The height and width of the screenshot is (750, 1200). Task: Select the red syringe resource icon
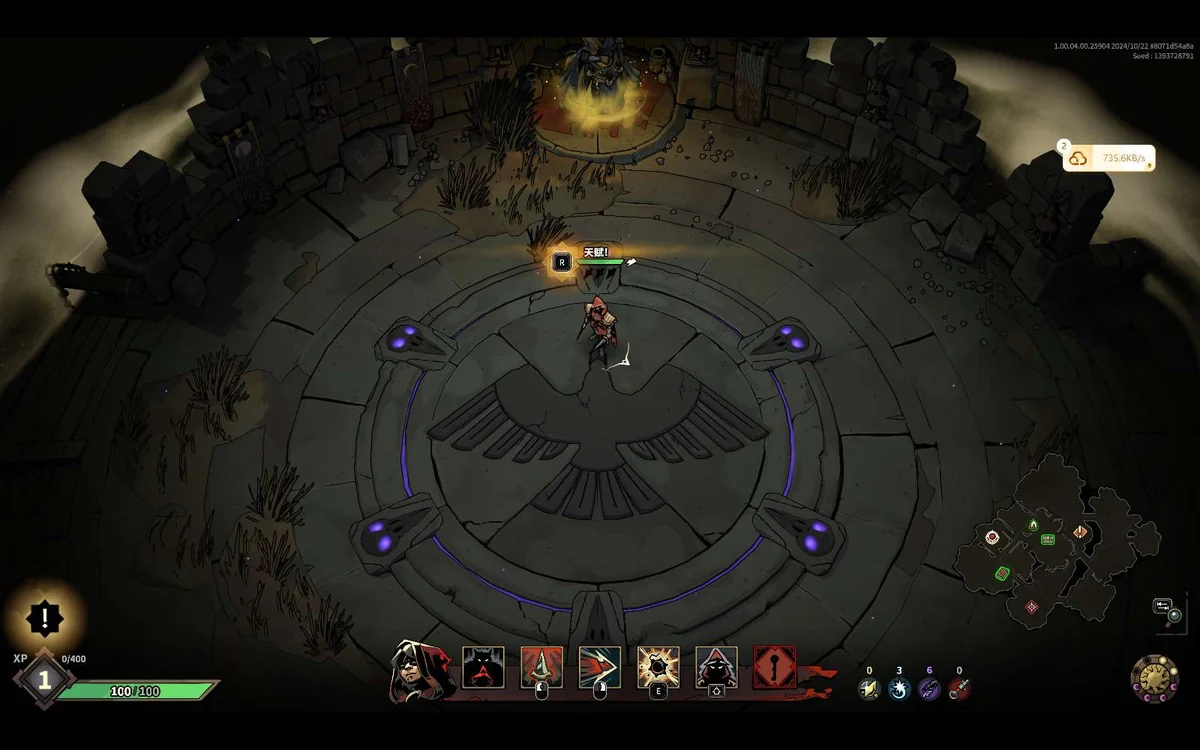point(959,688)
